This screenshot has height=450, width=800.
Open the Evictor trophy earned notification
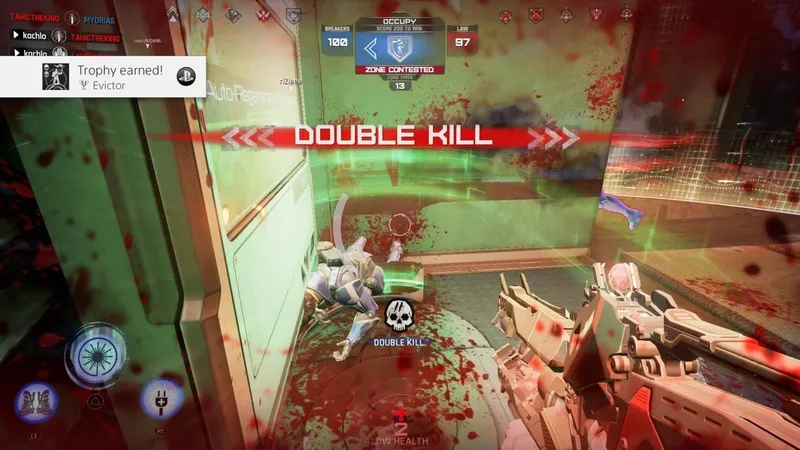pyautogui.click(x=103, y=77)
